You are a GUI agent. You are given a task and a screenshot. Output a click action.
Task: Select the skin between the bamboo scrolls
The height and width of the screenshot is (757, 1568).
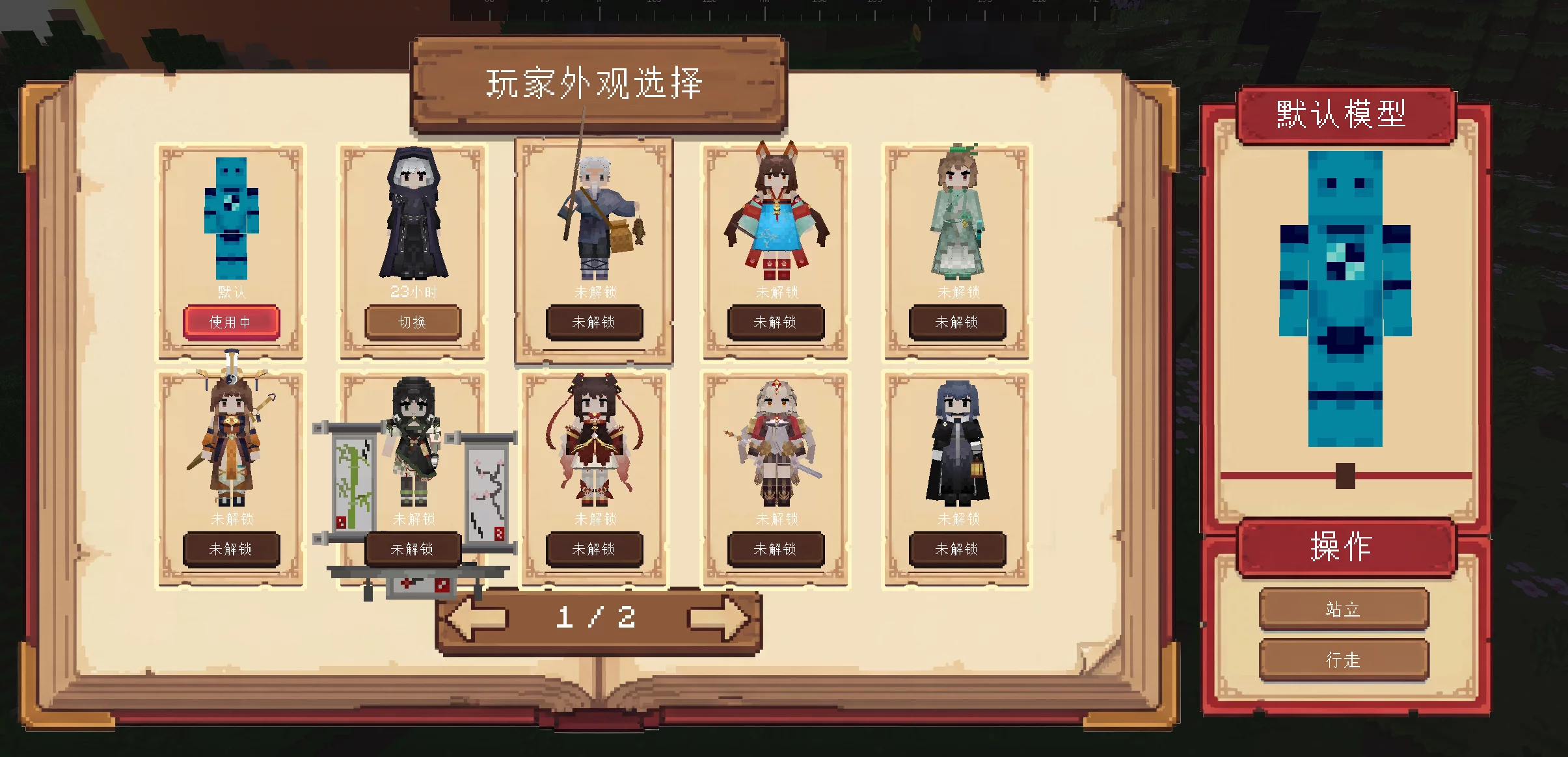click(412, 442)
